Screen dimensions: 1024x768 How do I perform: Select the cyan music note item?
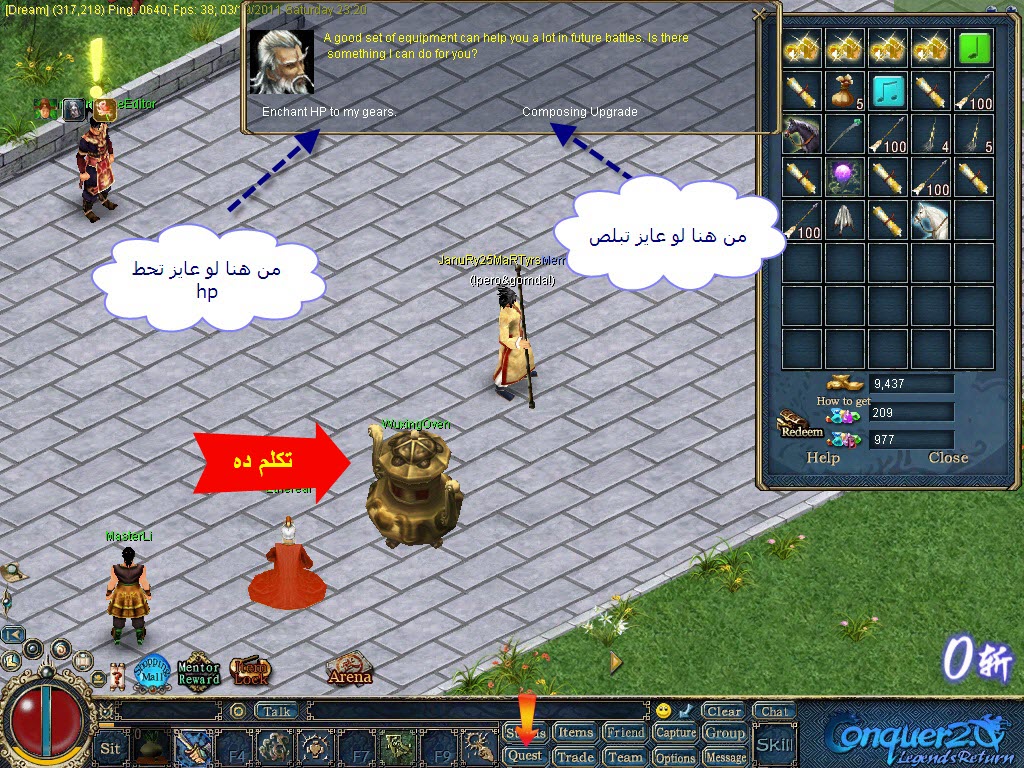coord(888,91)
